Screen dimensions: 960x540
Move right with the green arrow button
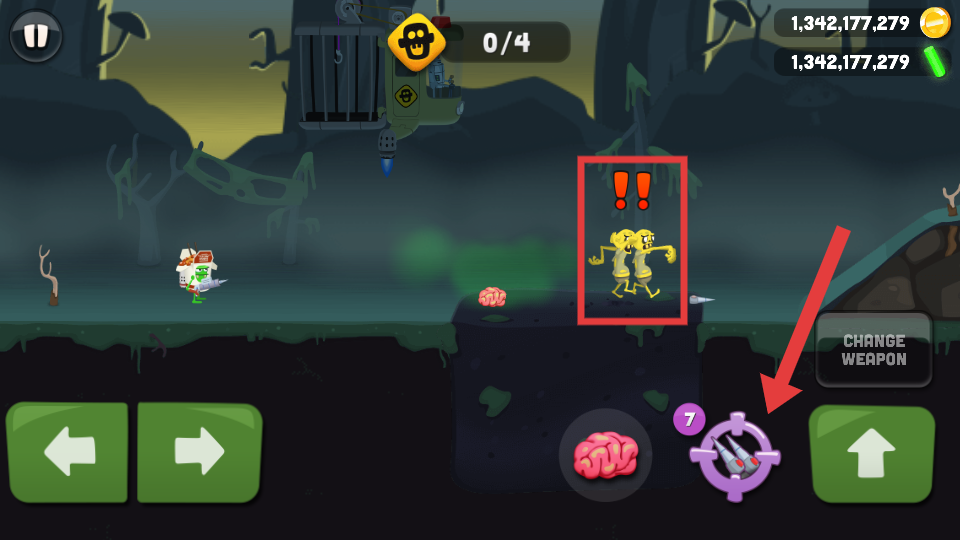199,451
